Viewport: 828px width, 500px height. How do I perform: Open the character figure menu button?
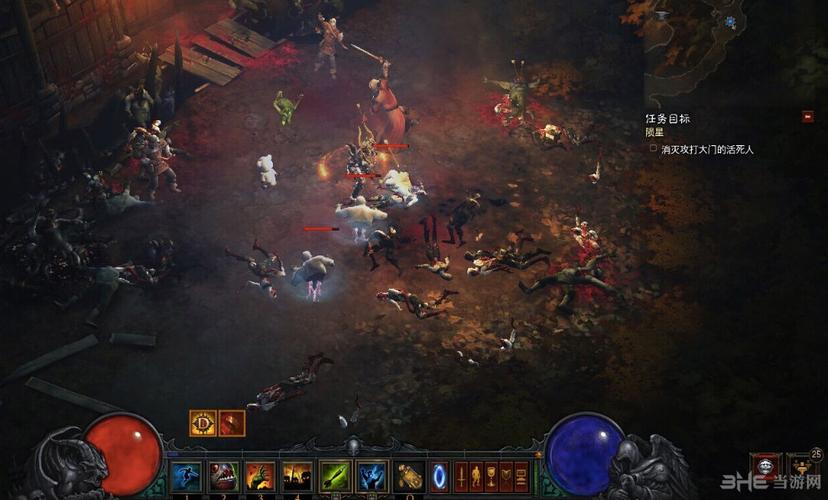pos(476,475)
